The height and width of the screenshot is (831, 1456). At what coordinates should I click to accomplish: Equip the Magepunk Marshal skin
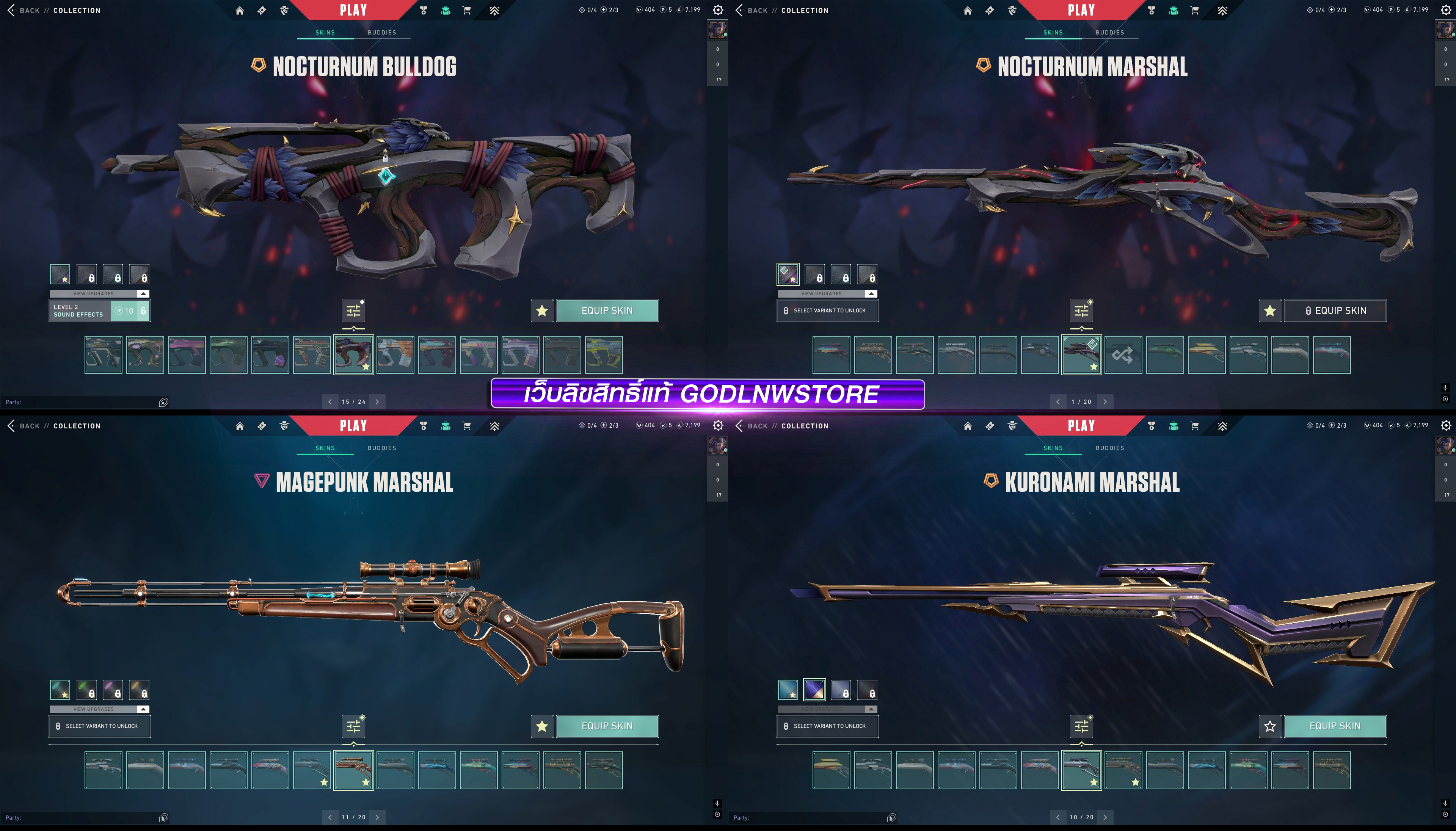coord(607,726)
